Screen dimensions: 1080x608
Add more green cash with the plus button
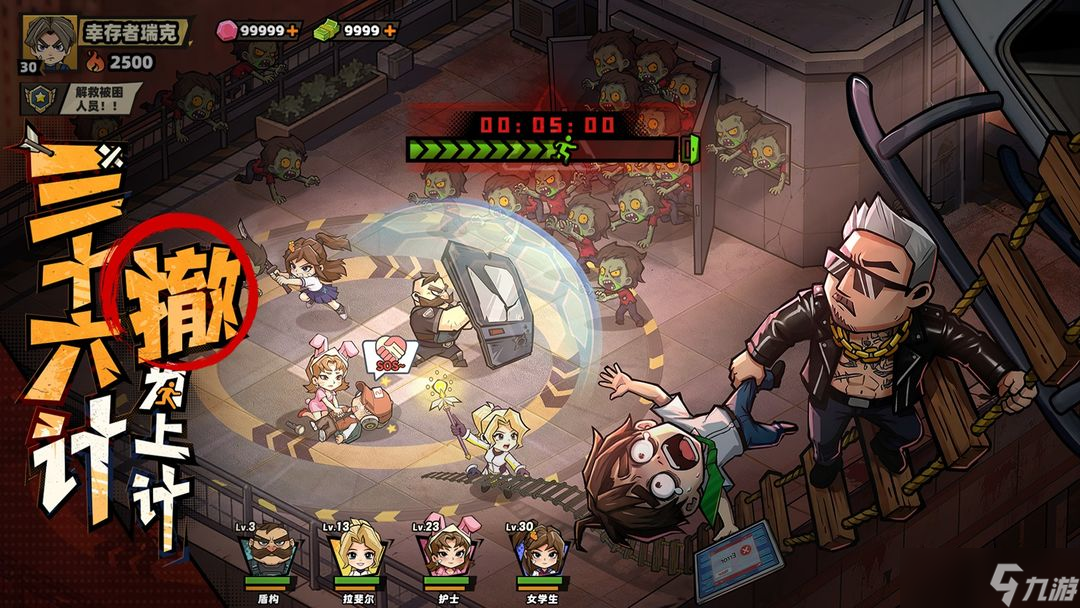[389, 31]
